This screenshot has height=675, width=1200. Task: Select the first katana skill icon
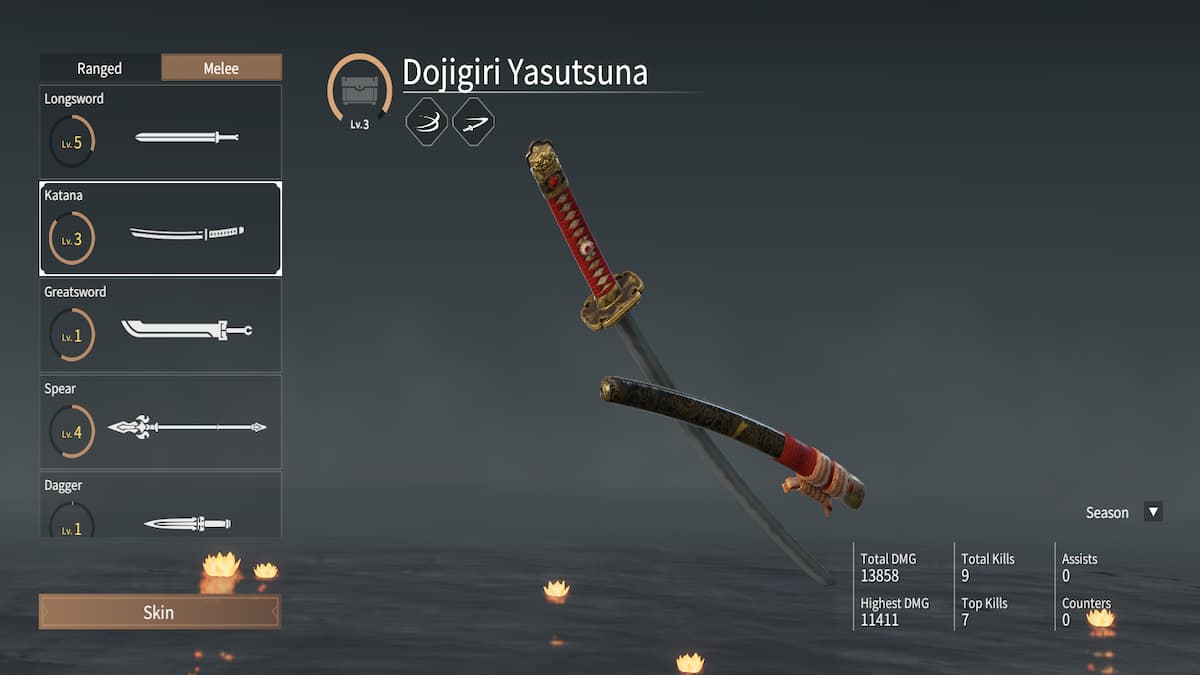(x=426, y=123)
